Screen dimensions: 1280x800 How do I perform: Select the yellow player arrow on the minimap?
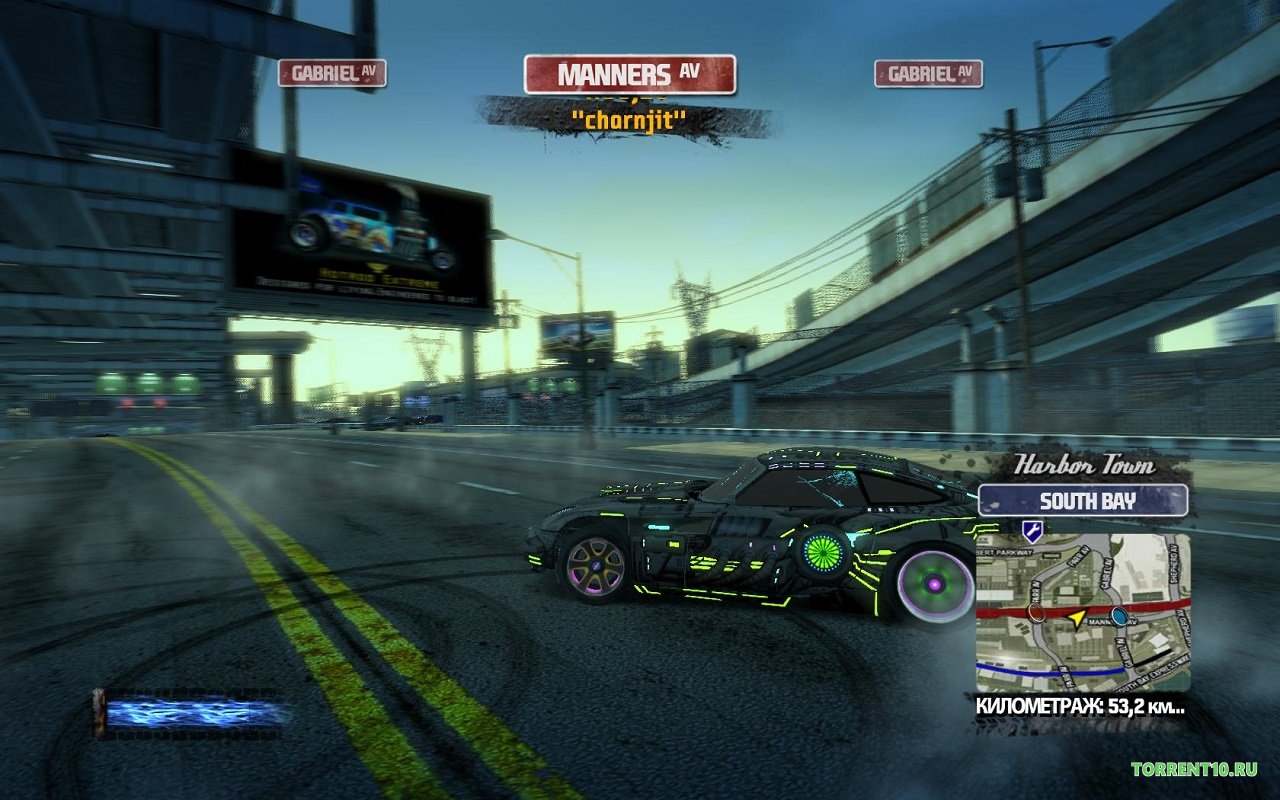(x=1076, y=618)
